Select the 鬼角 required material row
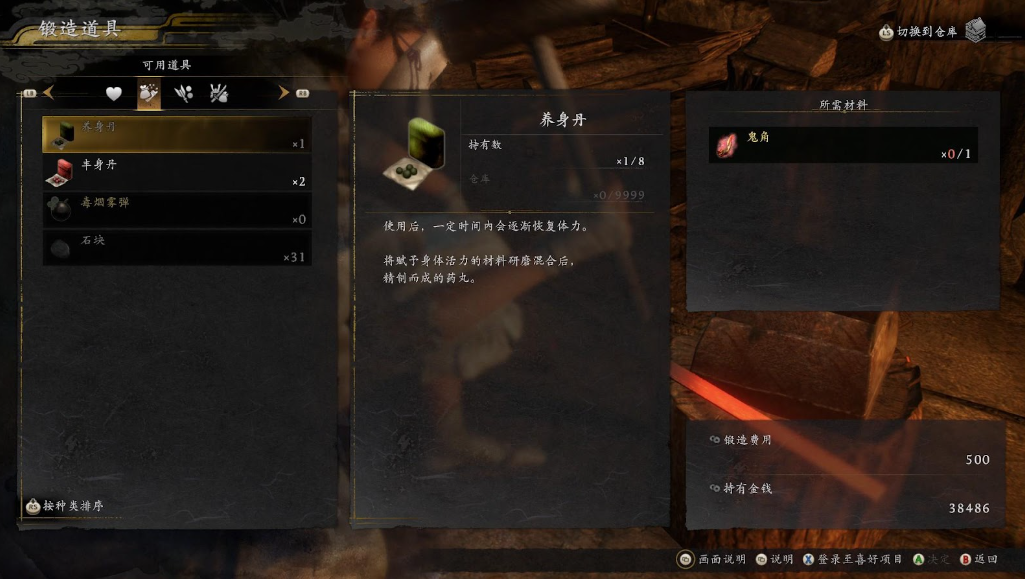The height and width of the screenshot is (579, 1025). pyautogui.click(x=842, y=145)
